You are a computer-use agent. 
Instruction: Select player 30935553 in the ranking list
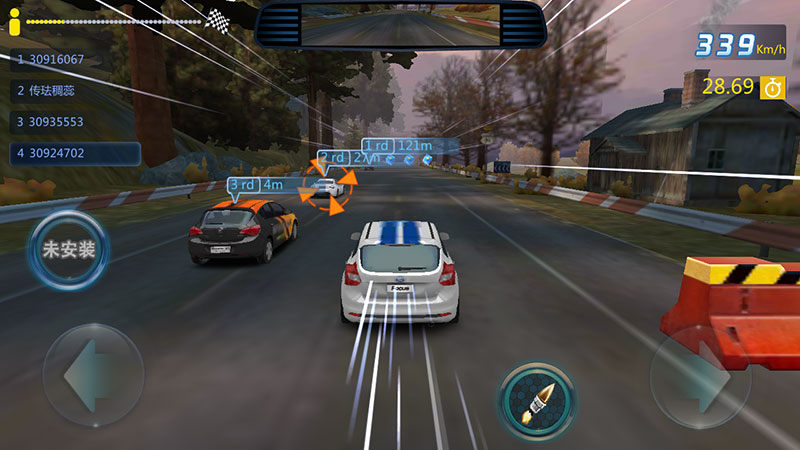point(70,122)
